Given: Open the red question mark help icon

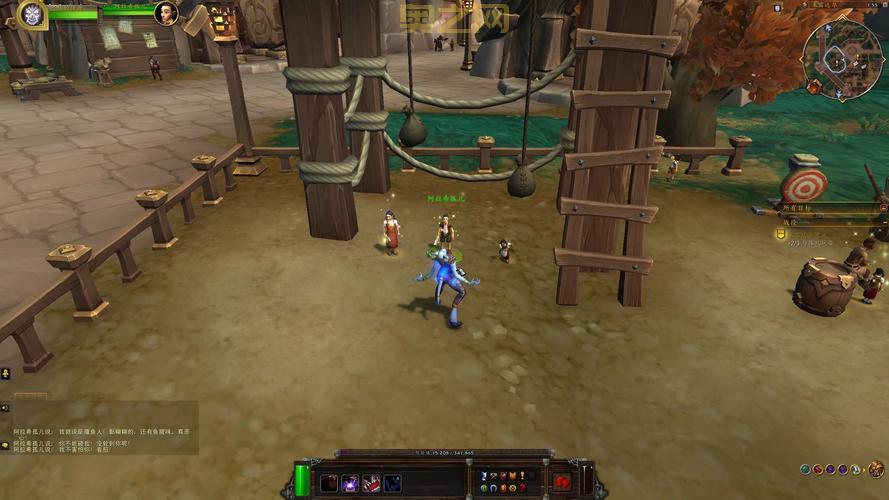Looking at the screenshot, I should point(521,488).
